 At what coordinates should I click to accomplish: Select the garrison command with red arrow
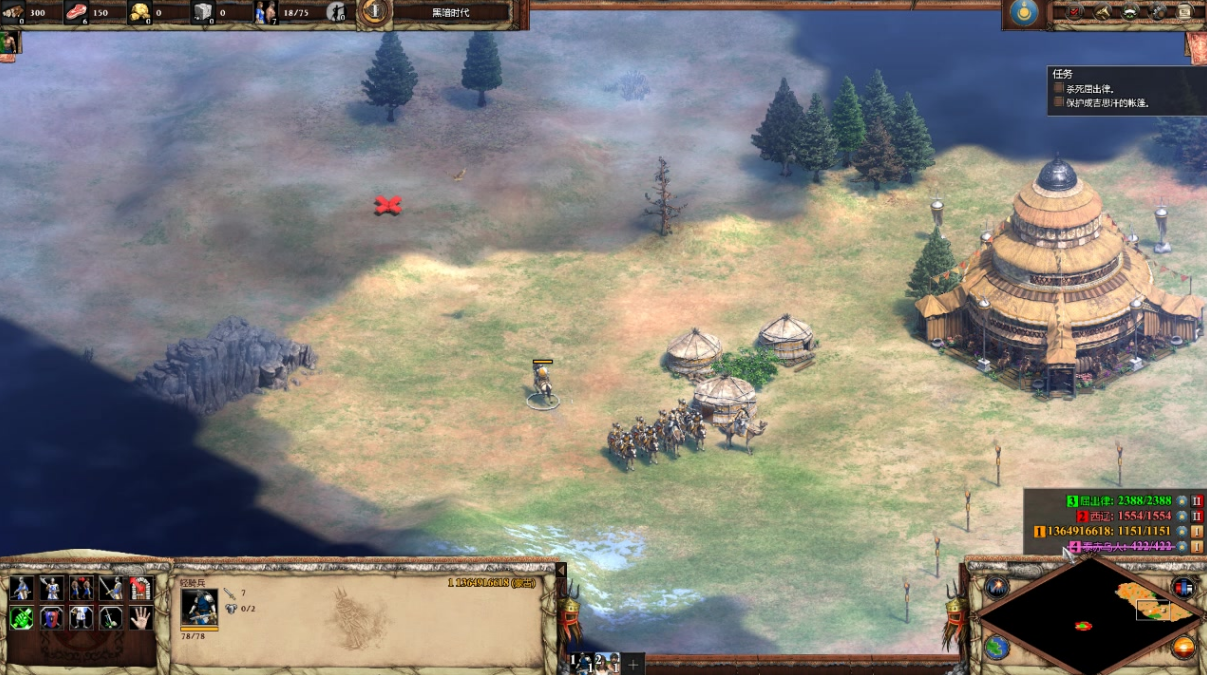pos(141,588)
